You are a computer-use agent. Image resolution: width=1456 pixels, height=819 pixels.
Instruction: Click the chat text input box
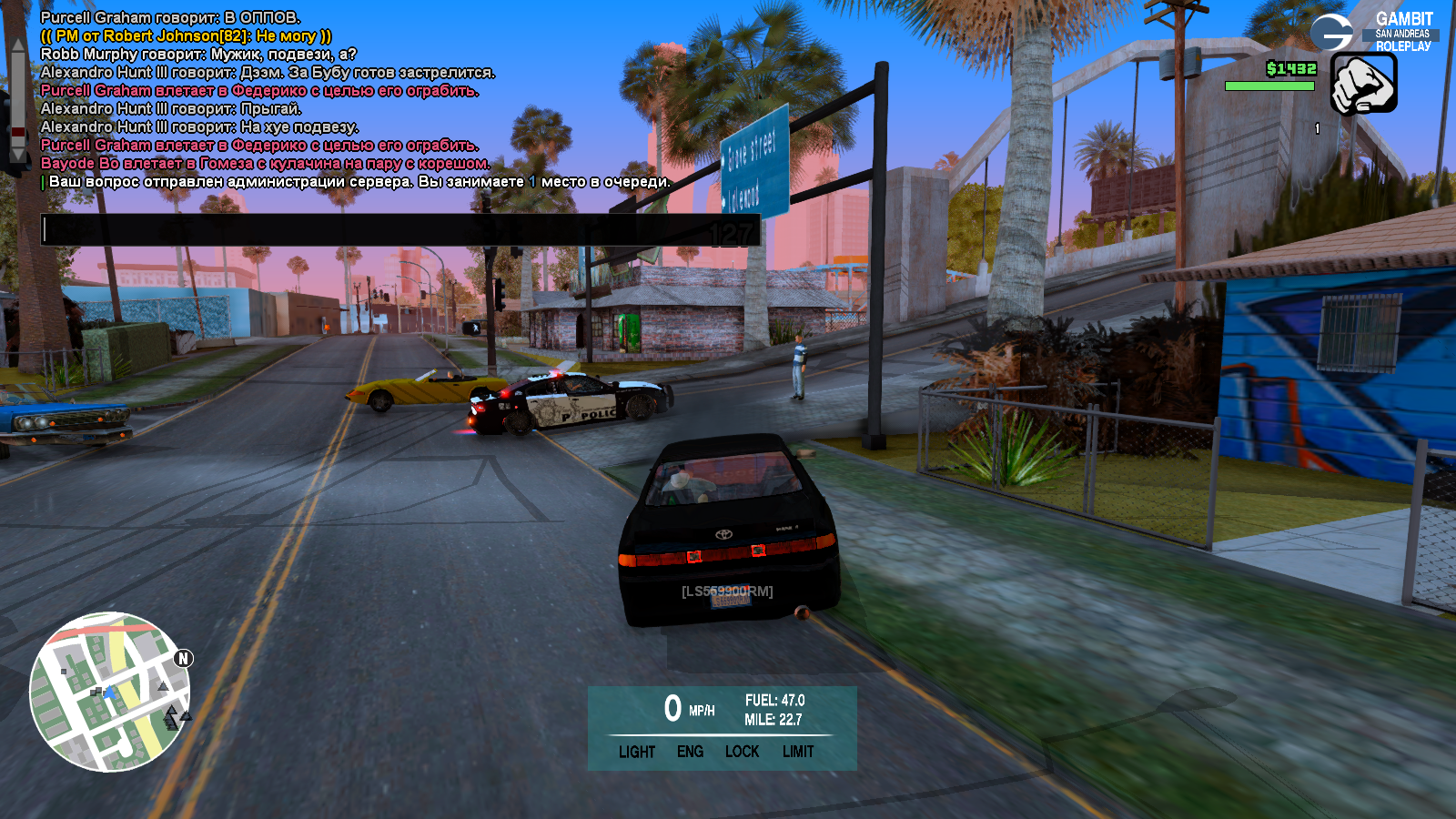[400, 230]
